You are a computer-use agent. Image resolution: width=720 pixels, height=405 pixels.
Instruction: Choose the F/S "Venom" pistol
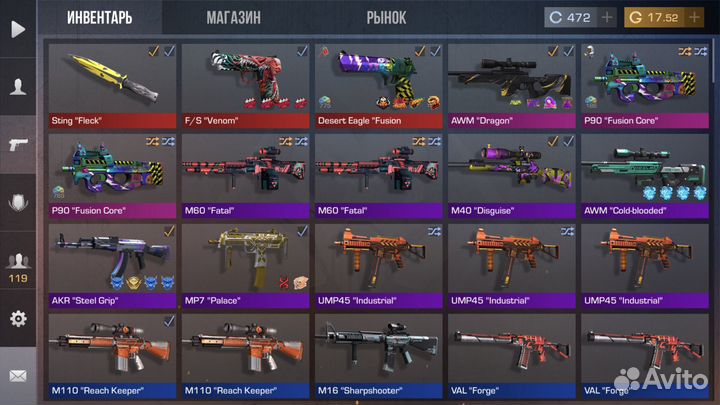coord(247,85)
